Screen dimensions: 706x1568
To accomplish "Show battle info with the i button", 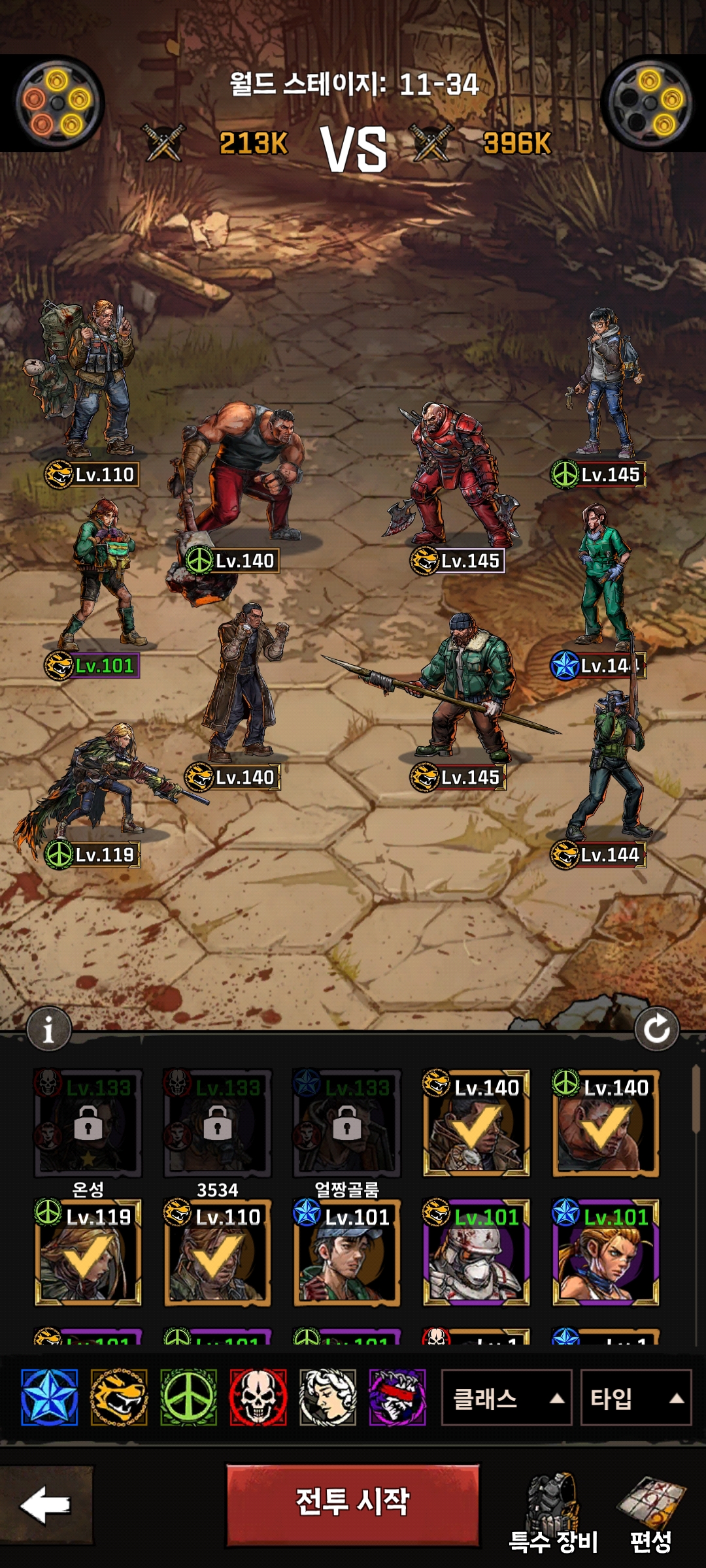I will tap(48, 1030).
